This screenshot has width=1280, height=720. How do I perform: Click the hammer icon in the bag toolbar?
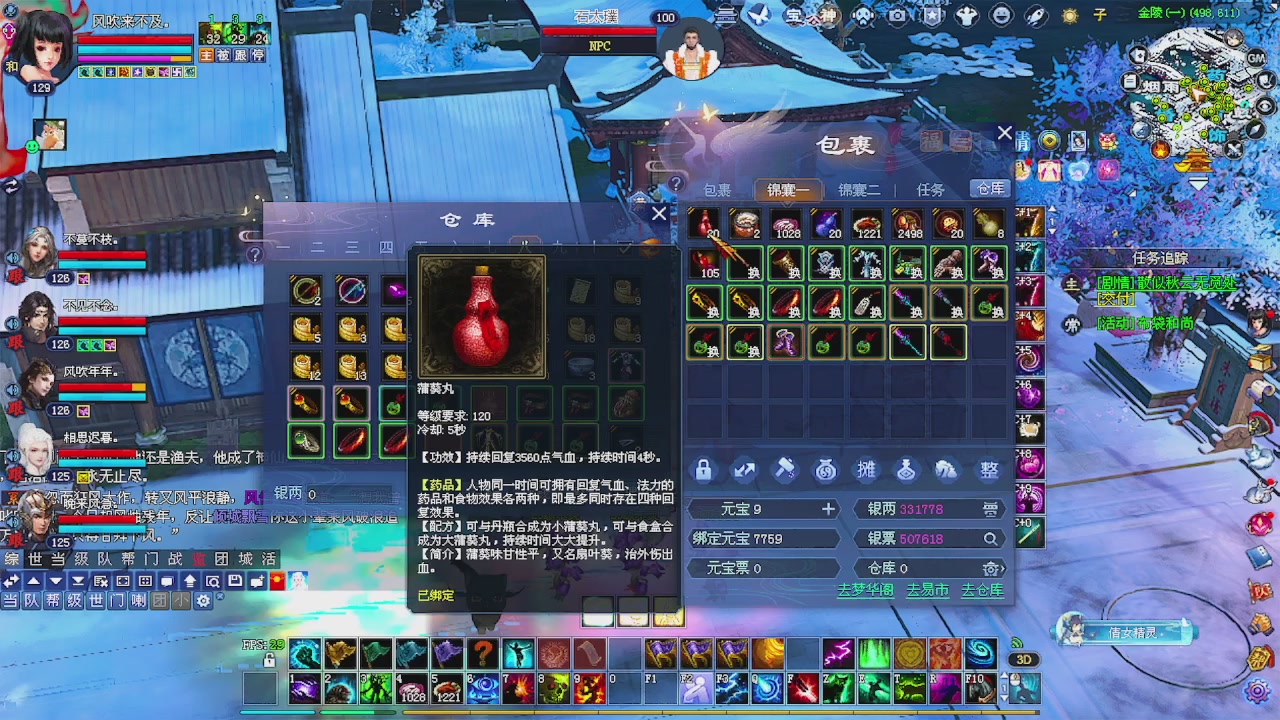tap(783, 468)
